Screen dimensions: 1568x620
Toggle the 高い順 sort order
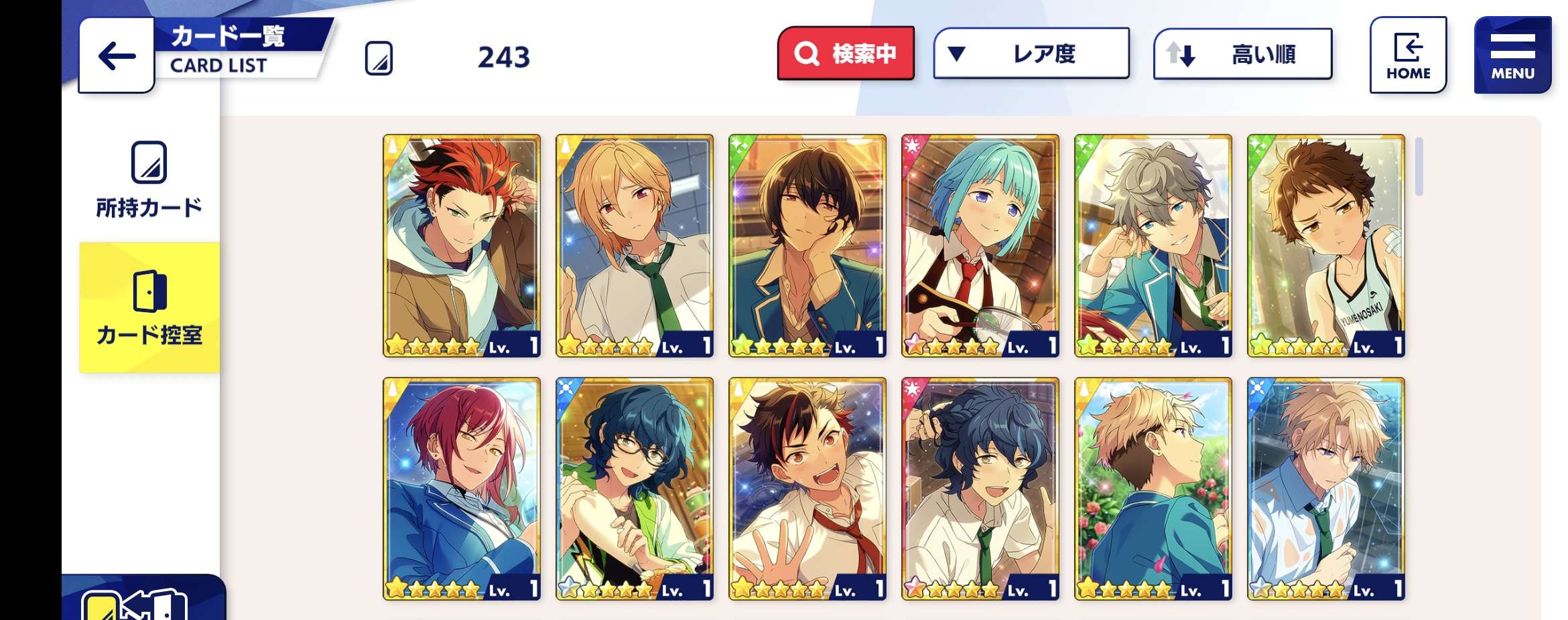pyautogui.click(x=1242, y=54)
